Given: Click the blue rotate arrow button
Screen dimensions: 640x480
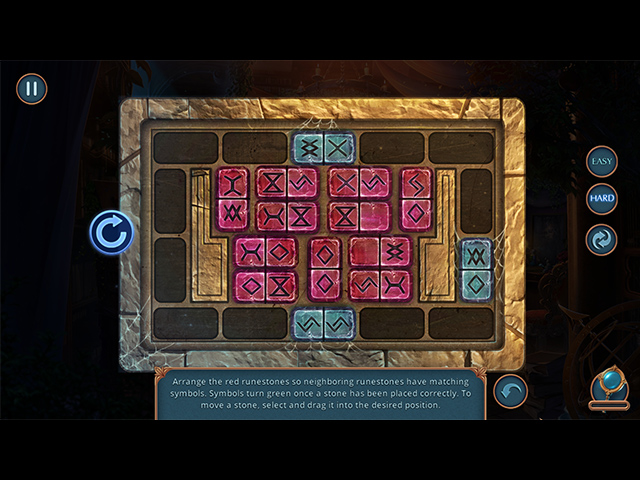Looking at the screenshot, I should coord(111,233).
